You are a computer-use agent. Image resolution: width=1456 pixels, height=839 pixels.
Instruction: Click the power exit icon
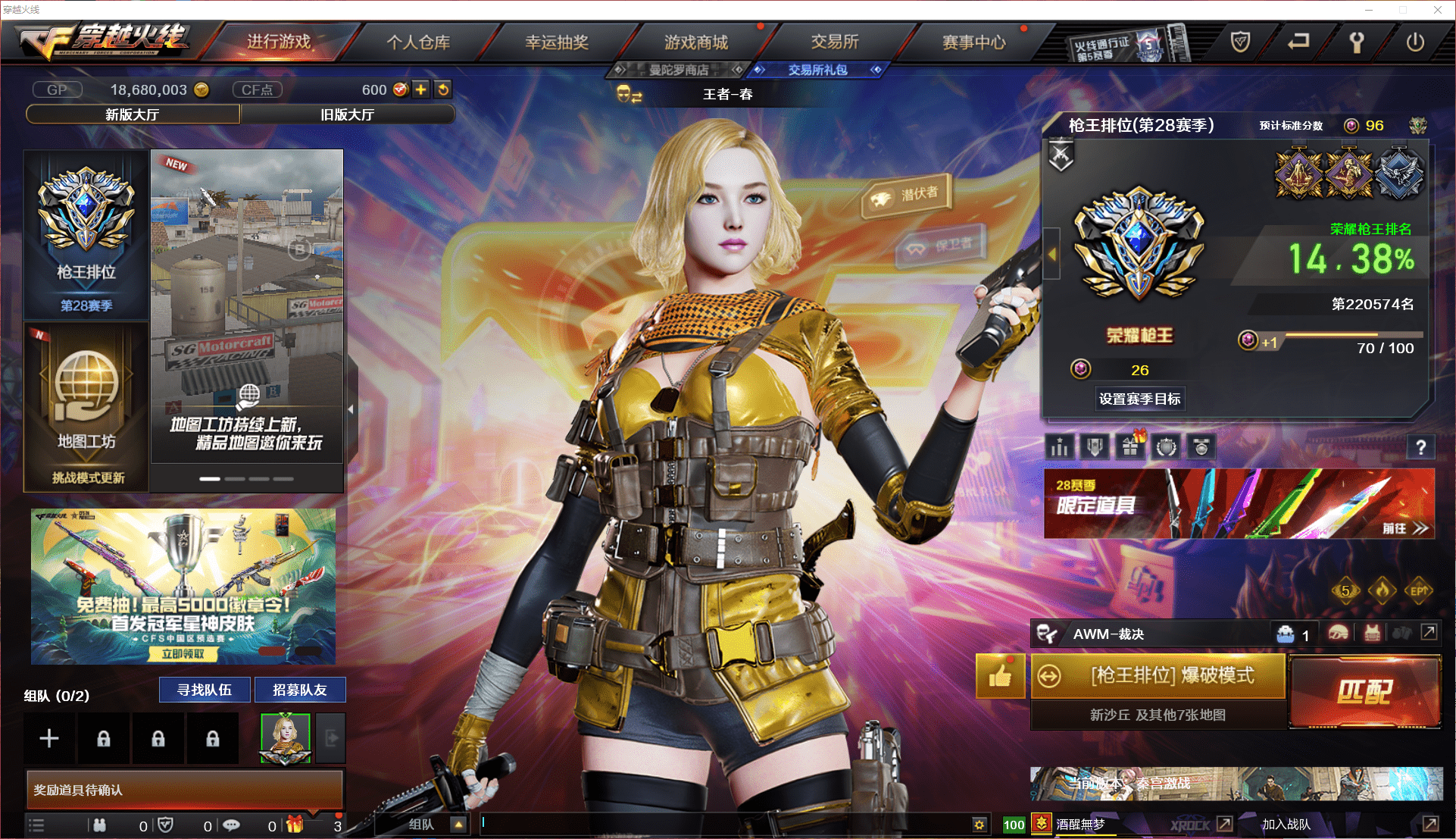pyautogui.click(x=1415, y=42)
